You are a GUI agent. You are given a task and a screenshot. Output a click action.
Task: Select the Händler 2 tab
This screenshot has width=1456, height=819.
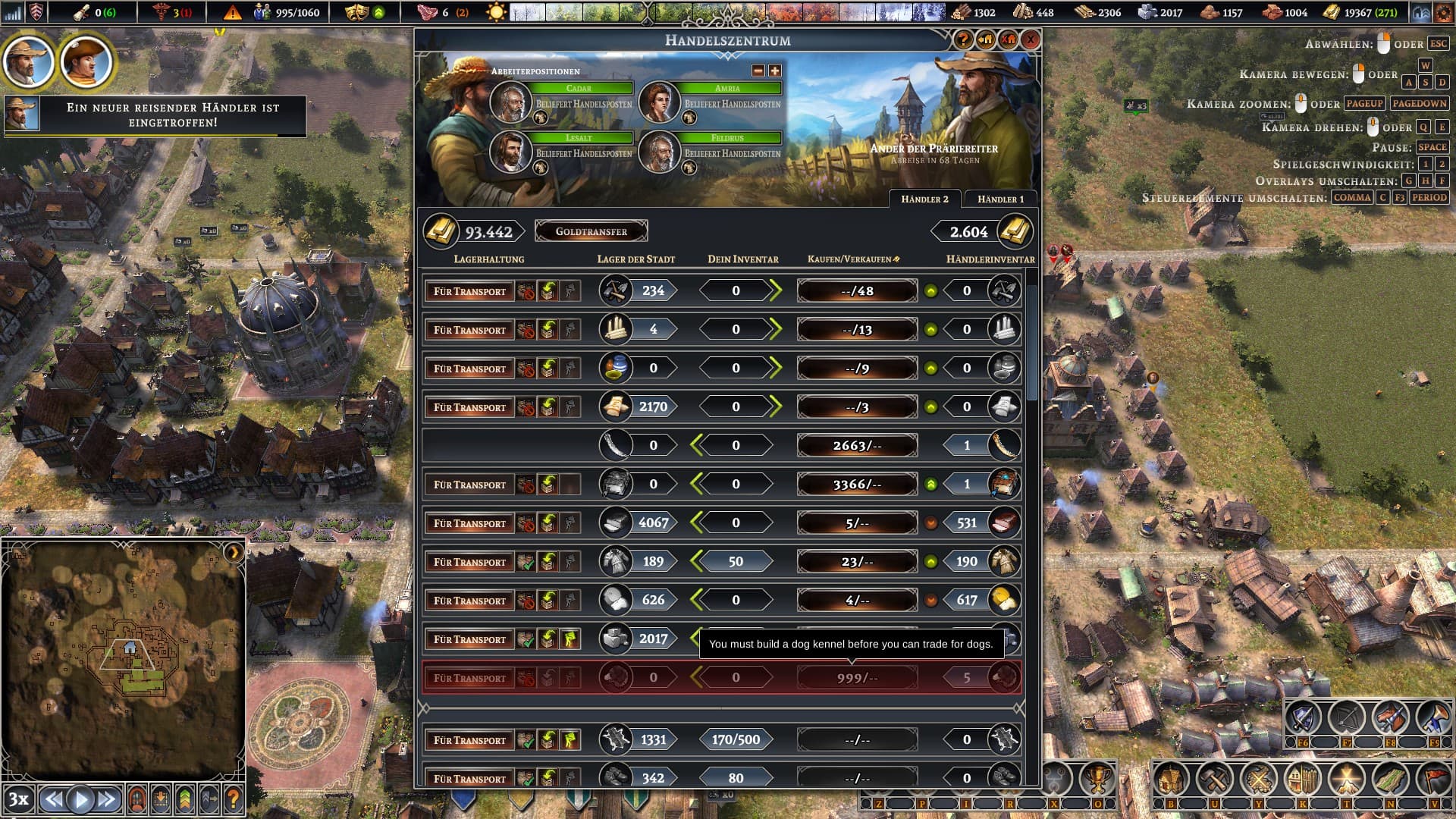click(x=924, y=199)
